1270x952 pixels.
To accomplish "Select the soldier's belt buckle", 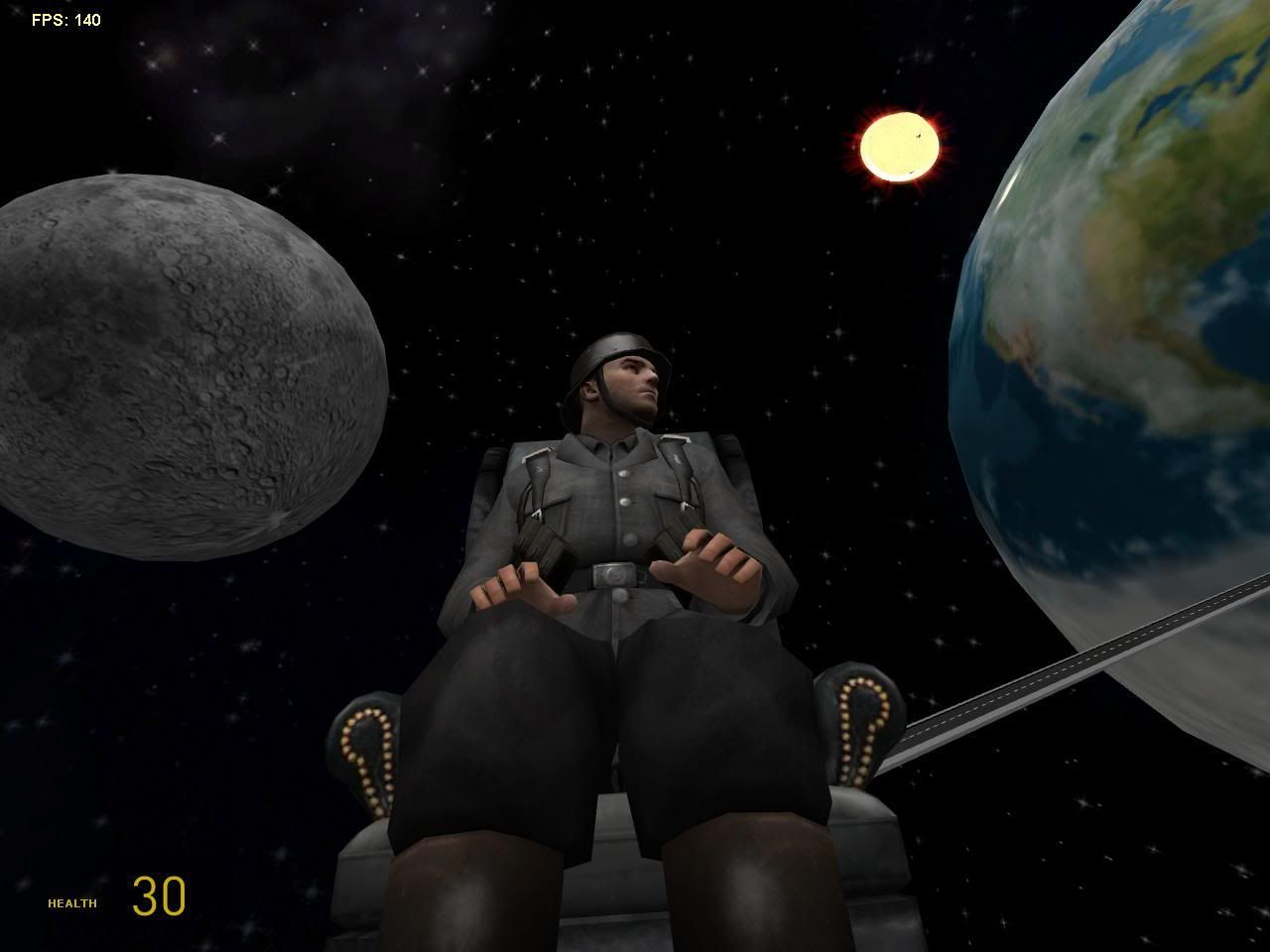I will pos(615,573).
